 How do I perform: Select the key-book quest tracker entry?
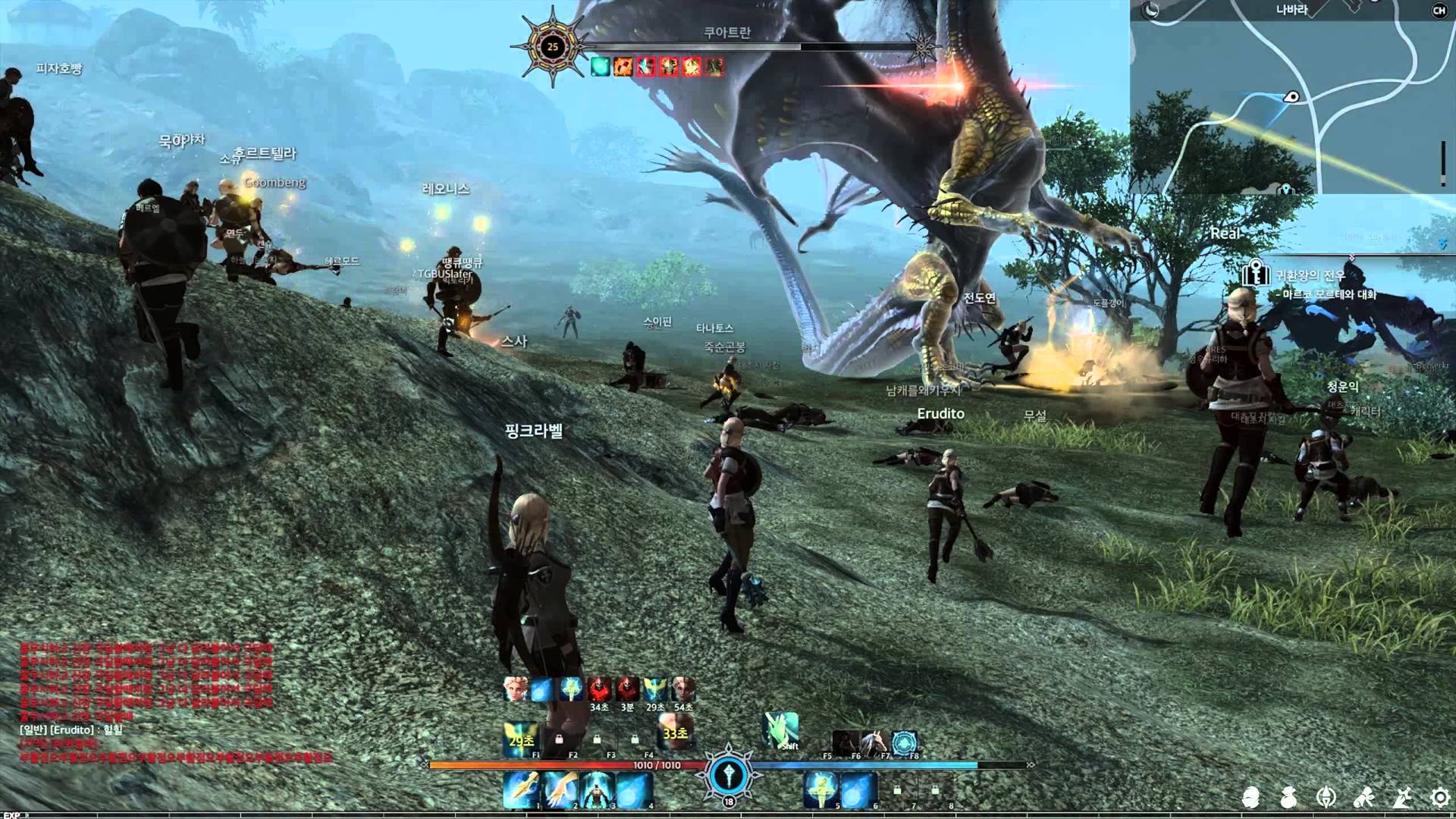click(x=1256, y=274)
